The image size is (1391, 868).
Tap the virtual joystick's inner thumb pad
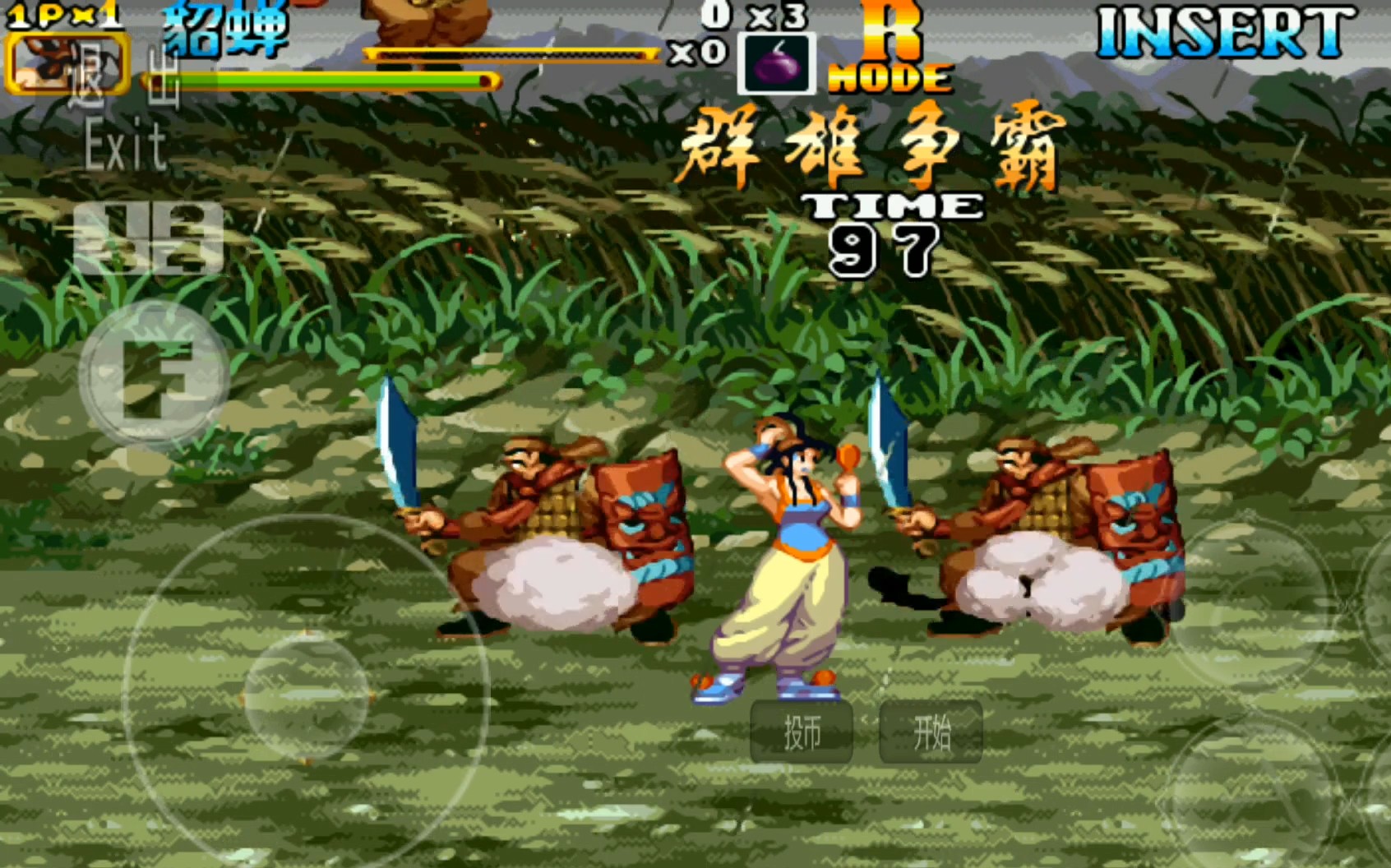(x=307, y=697)
